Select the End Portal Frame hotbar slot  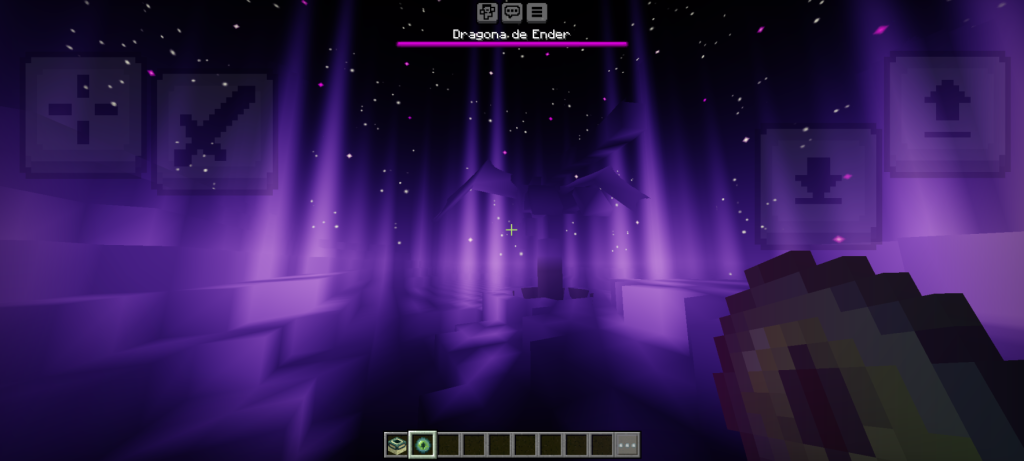pyautogui.click(x=396, y=445)
